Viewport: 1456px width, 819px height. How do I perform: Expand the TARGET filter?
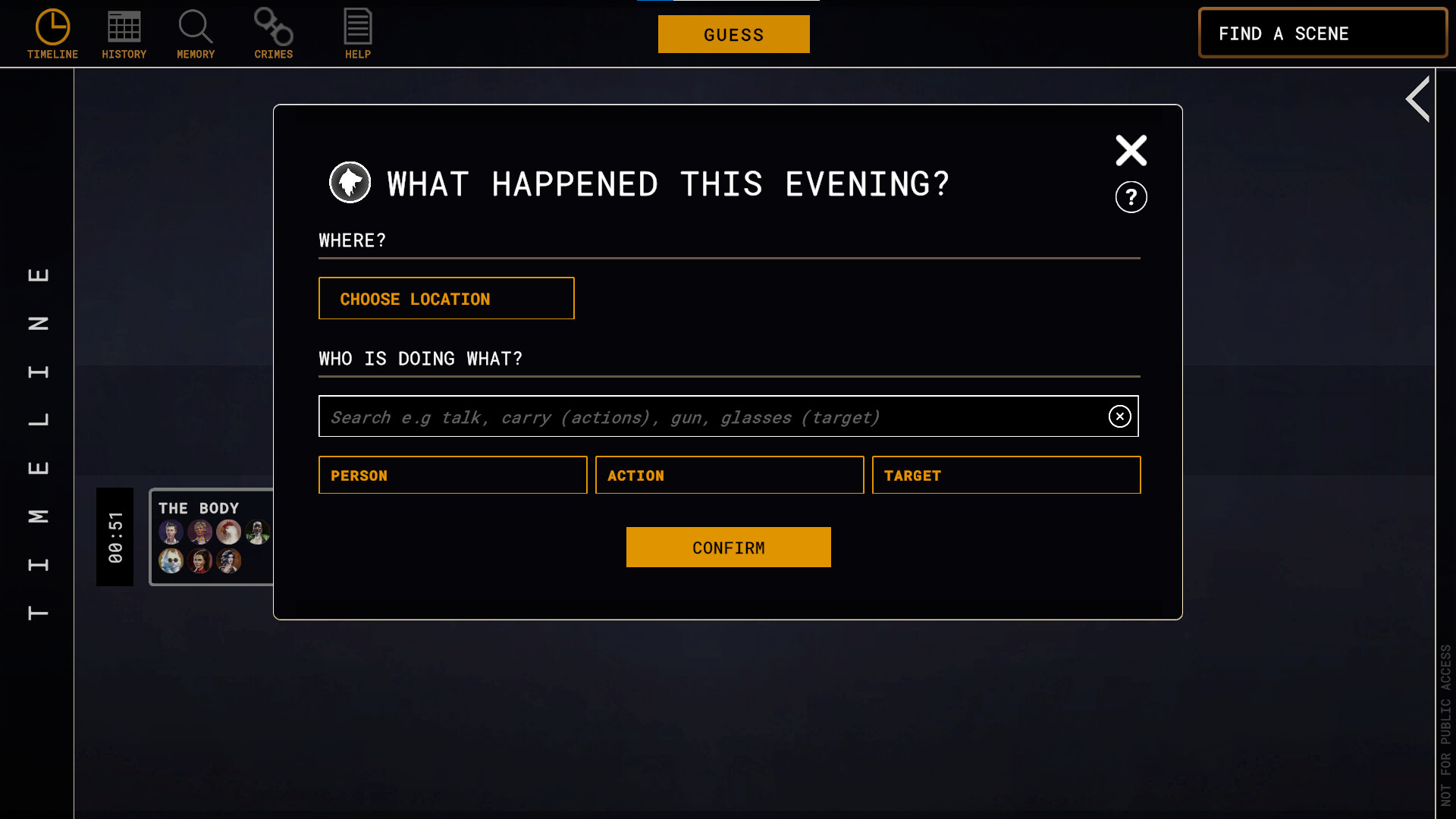[x=1006, y=475]
